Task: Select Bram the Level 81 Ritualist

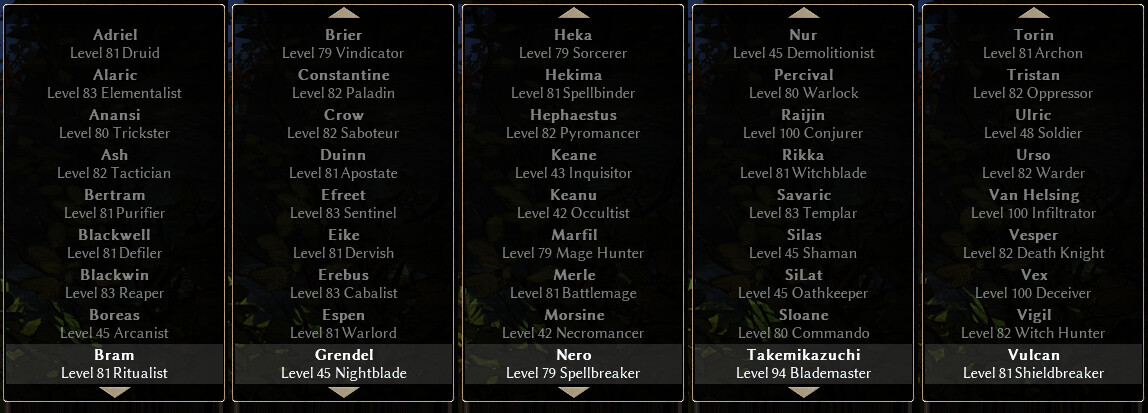Action: click(x=114, y=364)
